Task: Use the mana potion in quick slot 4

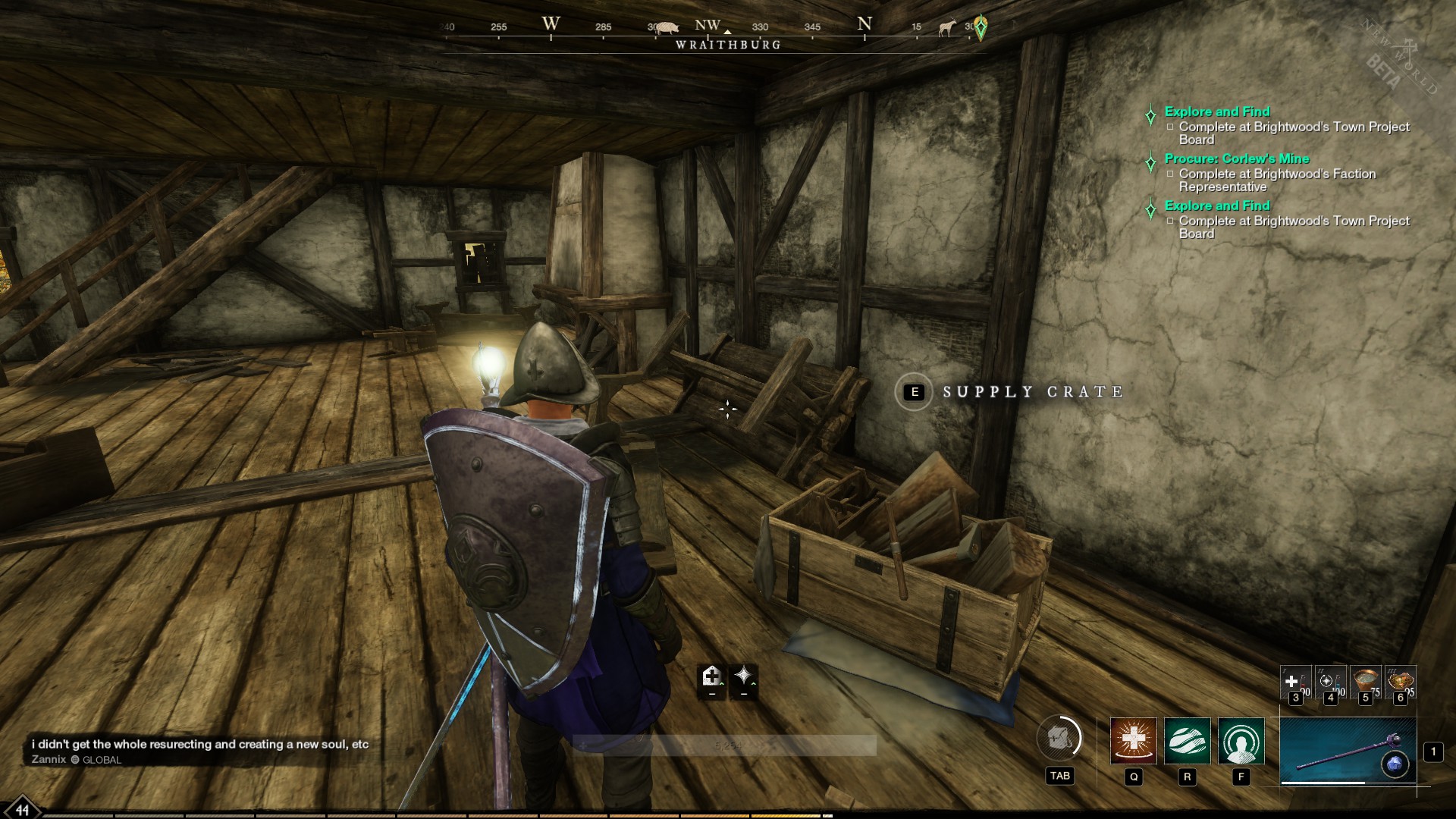Action: 1329,682
